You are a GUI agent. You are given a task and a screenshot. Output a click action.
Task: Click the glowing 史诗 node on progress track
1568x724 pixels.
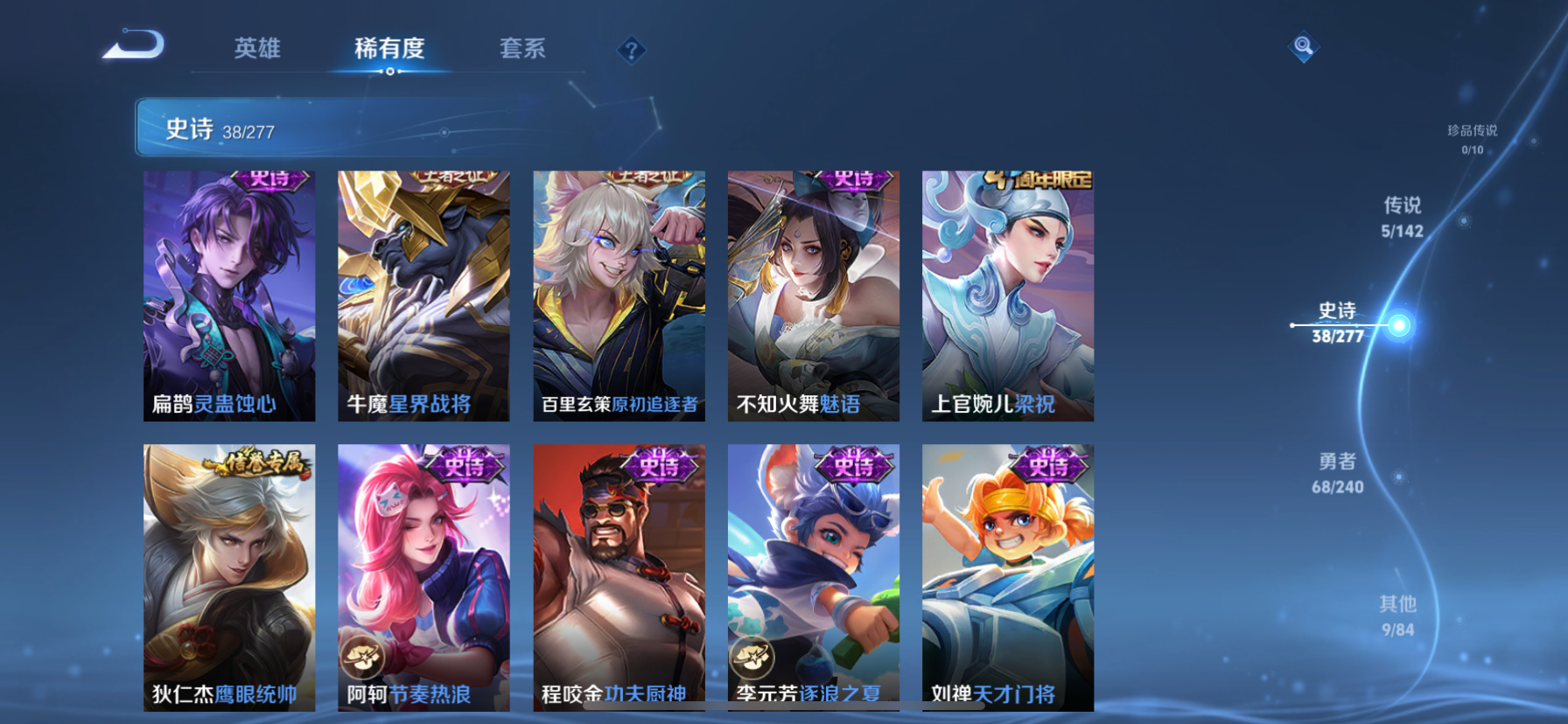click(x=1400, y=325)
